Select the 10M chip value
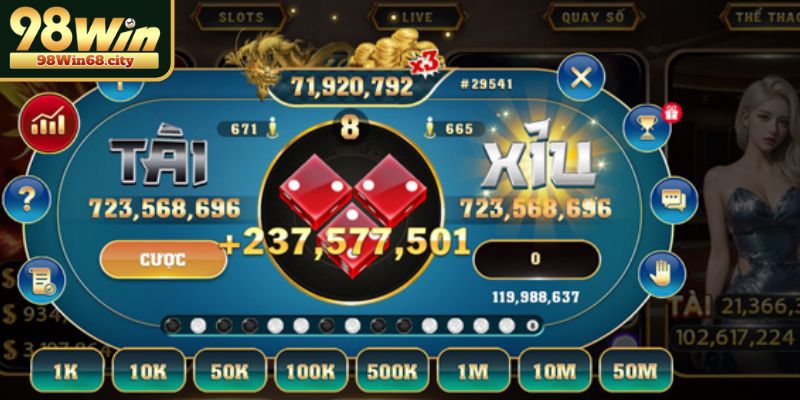This screenshot has height=400, width=800. click(x=554, y=371)
